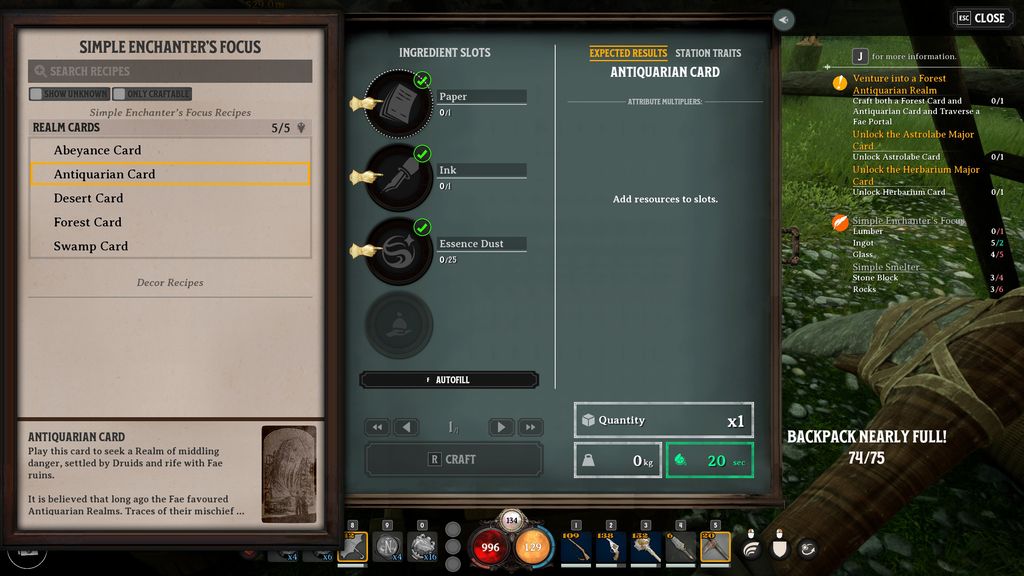The width and height of the screenshot is (1024, 576).
Task: Show the Expected Results tab
Action: coord(628,53)
